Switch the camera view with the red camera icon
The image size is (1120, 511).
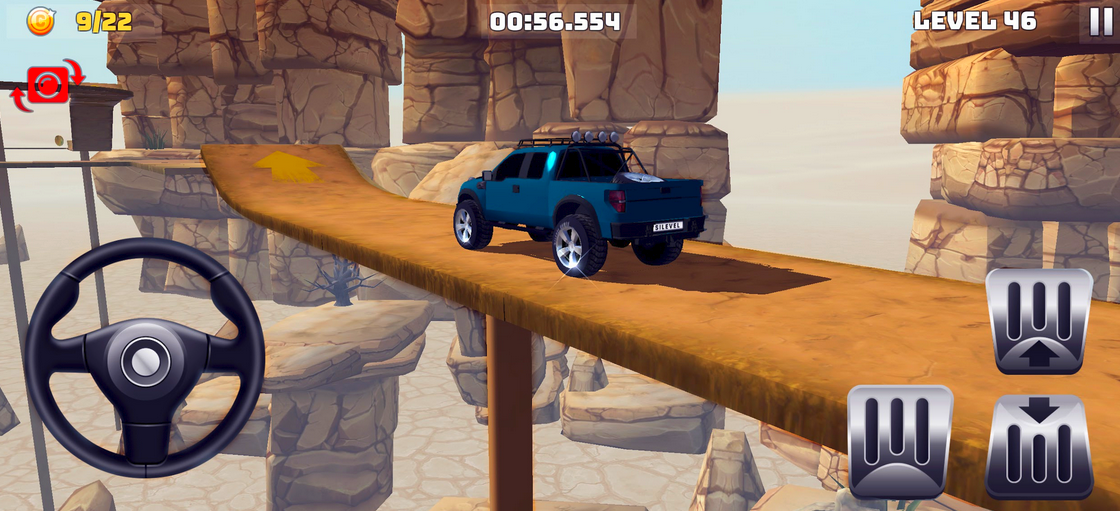coord(47,85)
